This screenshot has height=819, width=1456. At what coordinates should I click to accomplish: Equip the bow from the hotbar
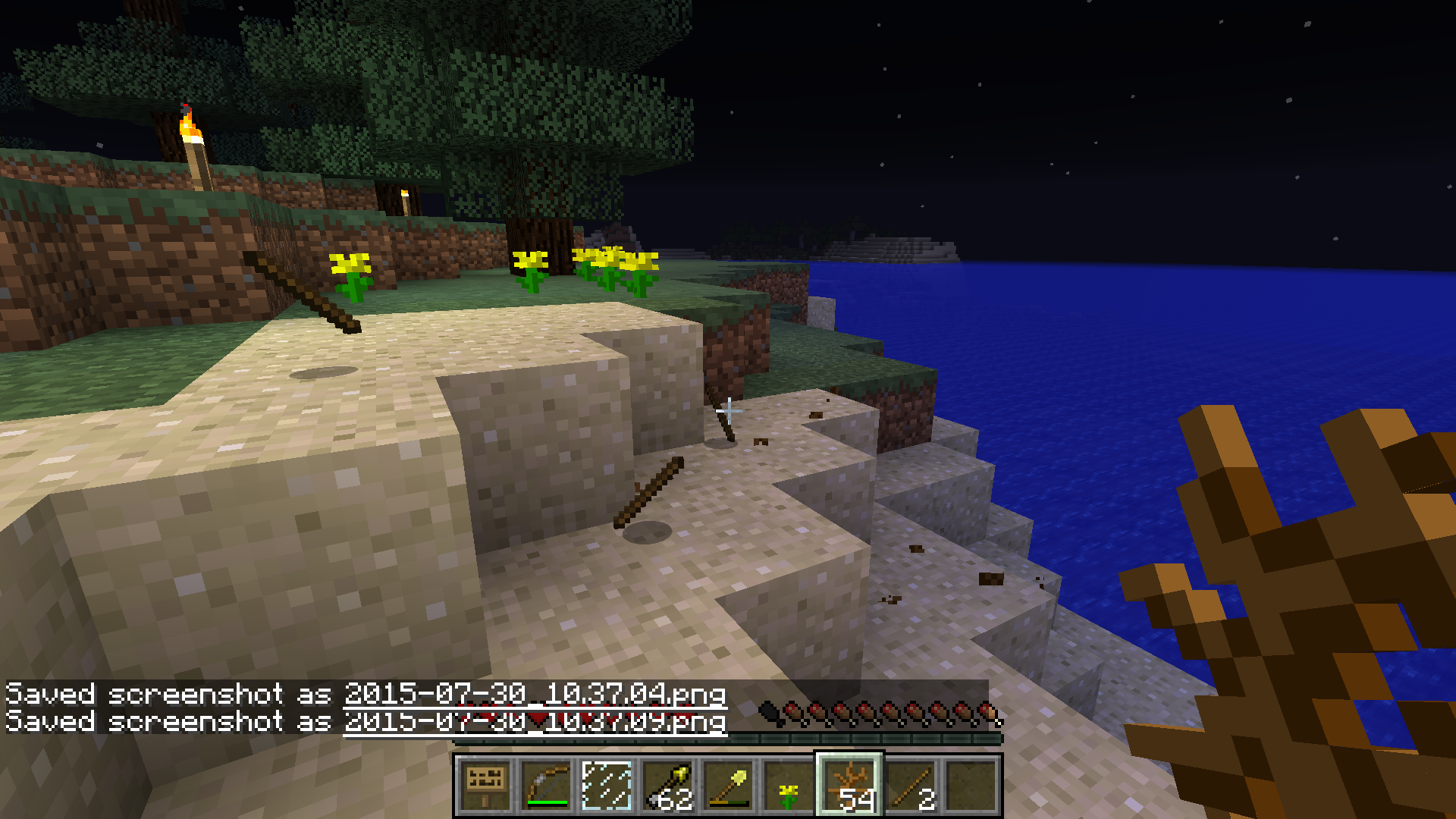point(546,786)
